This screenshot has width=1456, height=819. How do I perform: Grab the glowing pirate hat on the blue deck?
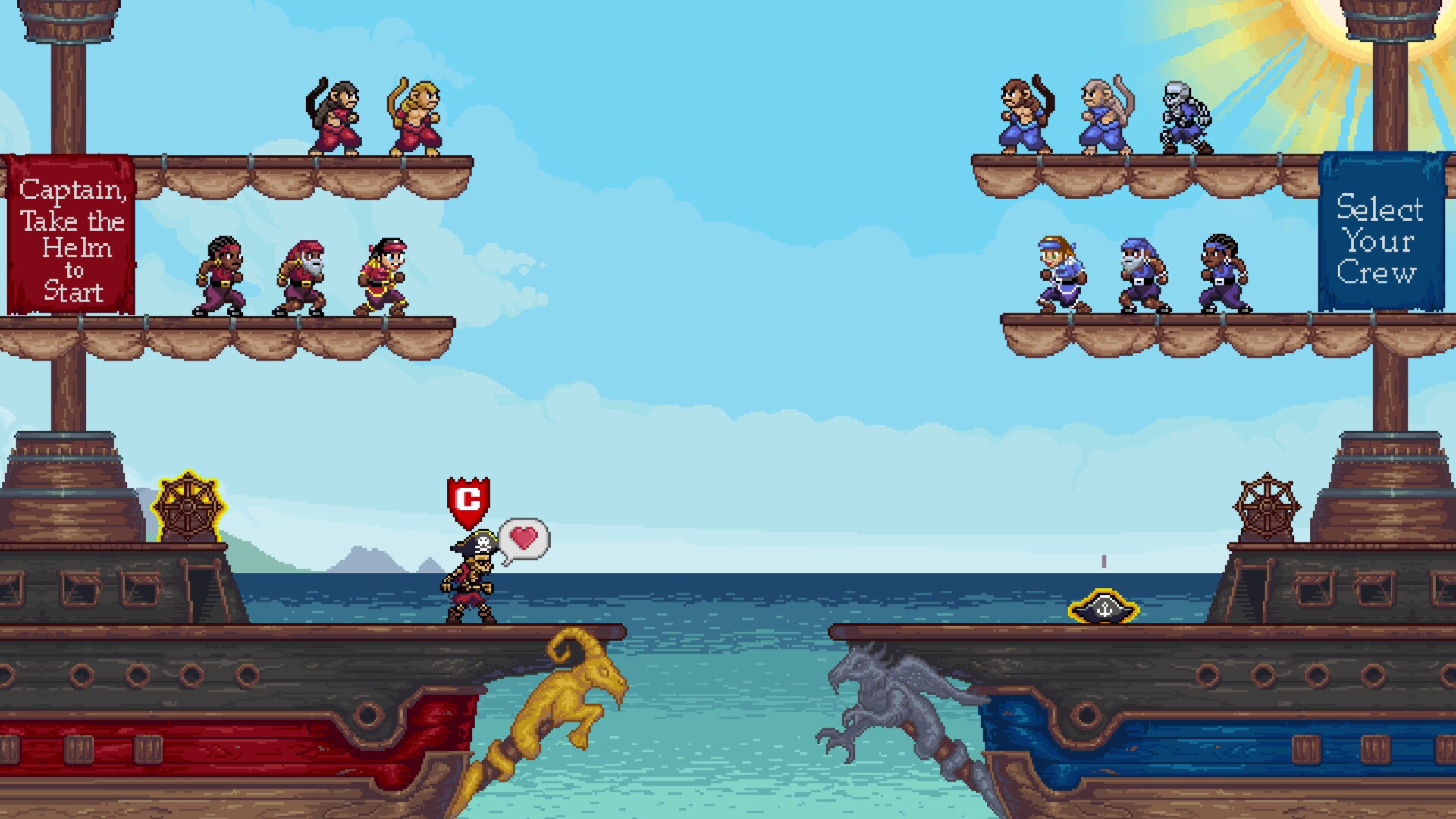tap(1102, 607)
